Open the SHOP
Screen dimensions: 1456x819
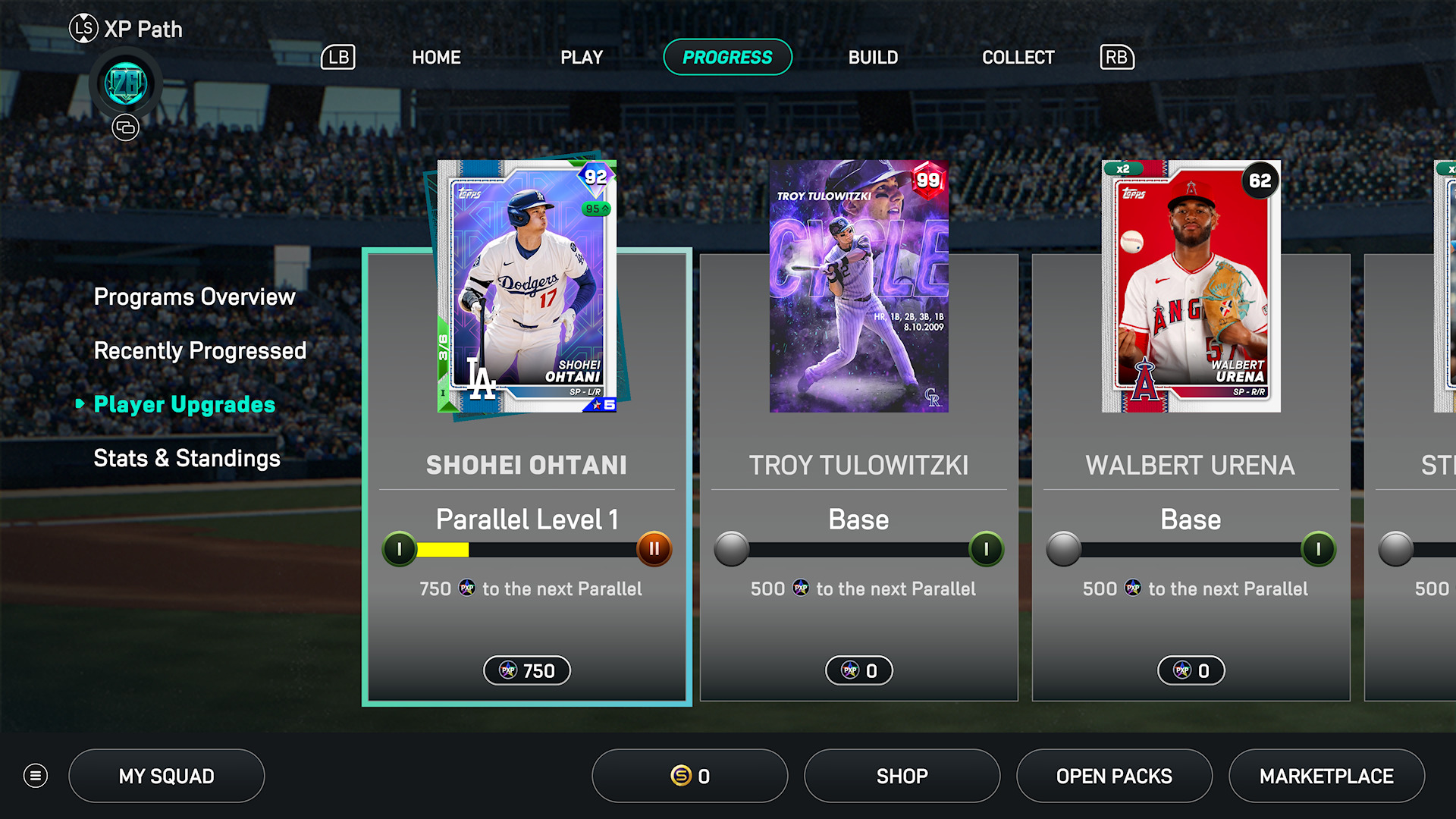[x=902, y=776]
